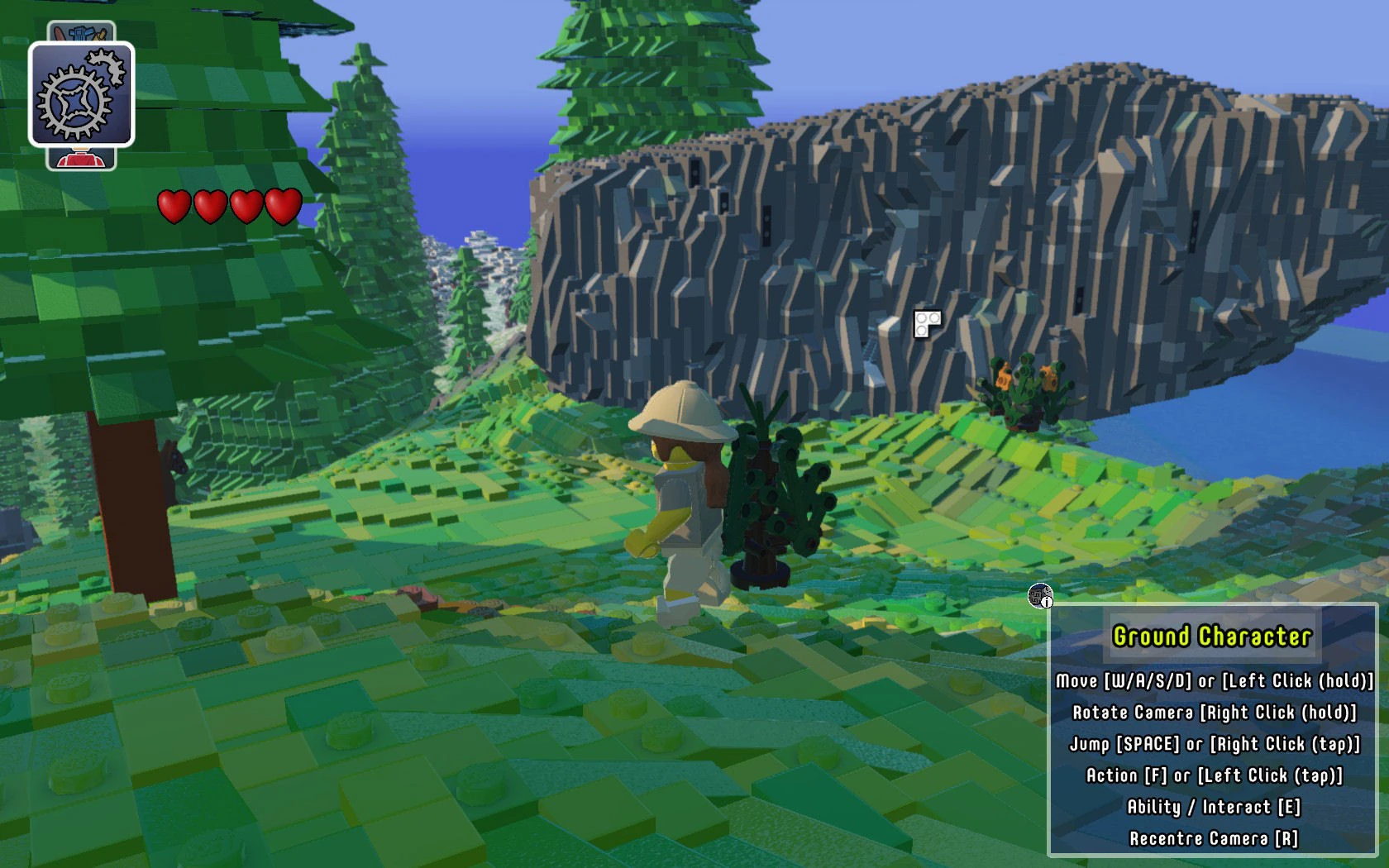Click the Ground Character title bar
This screenshot has width=1389, height=868.
tap(1211, 637)
